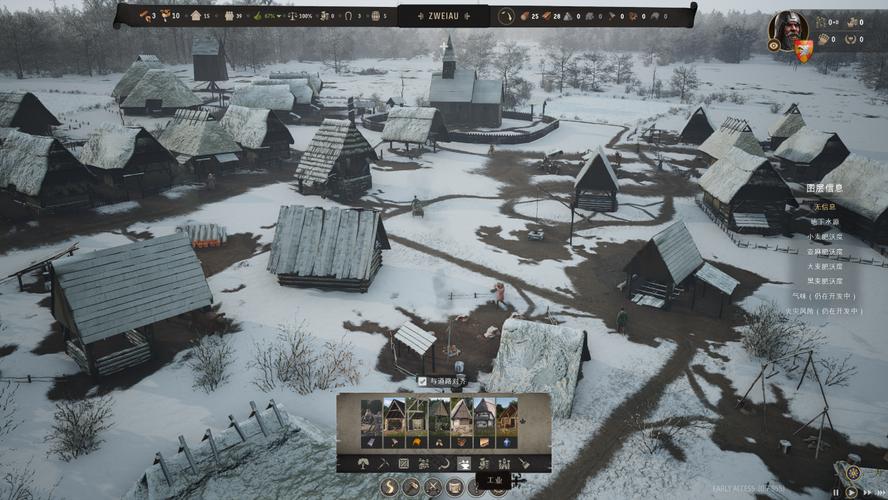Open the ZWEIAU settlement name banner
This screenshot has width=888, height=500.
coord(443,15)
